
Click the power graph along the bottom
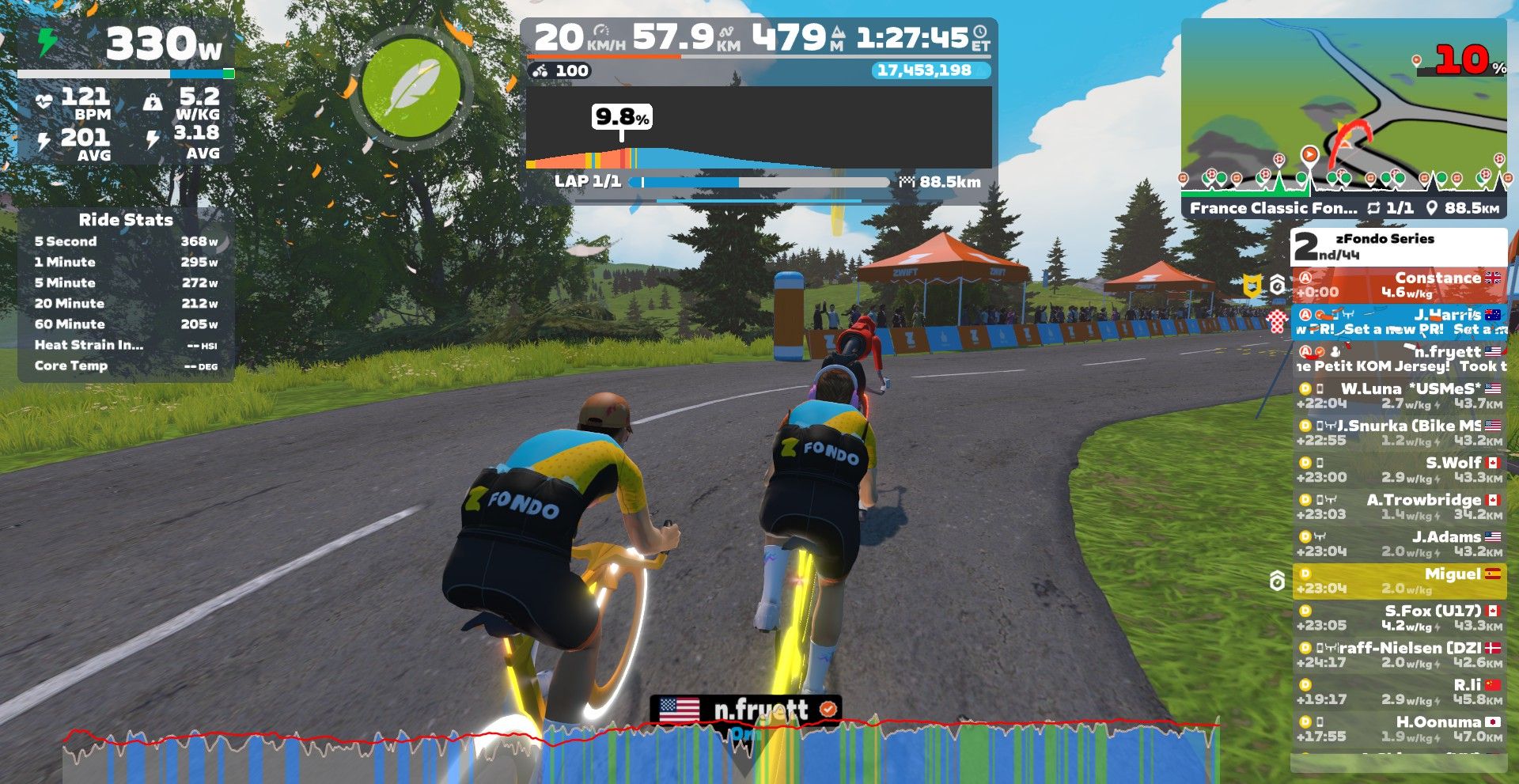pos(641,752)
